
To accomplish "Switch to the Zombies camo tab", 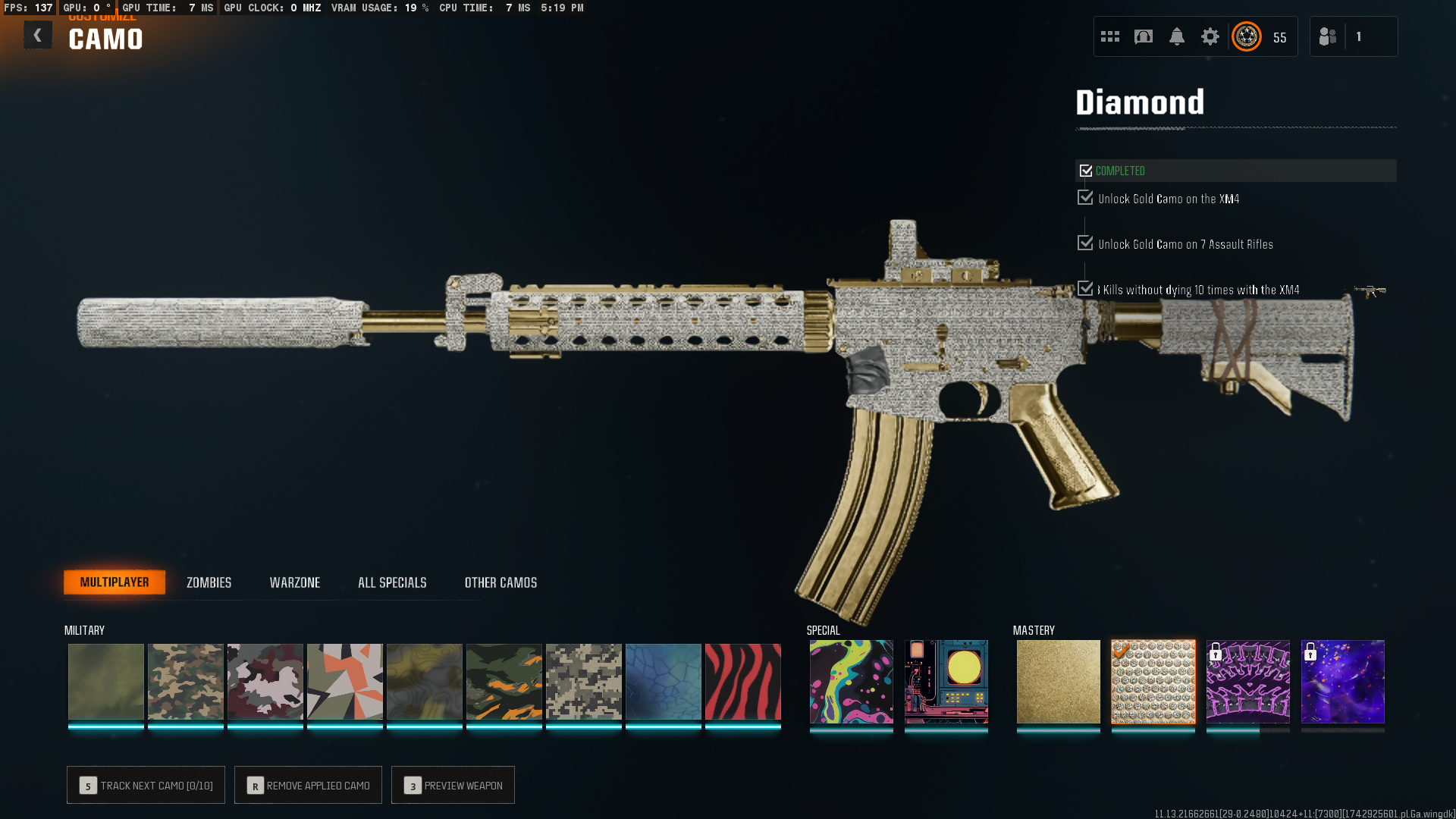I will (209, 582).
